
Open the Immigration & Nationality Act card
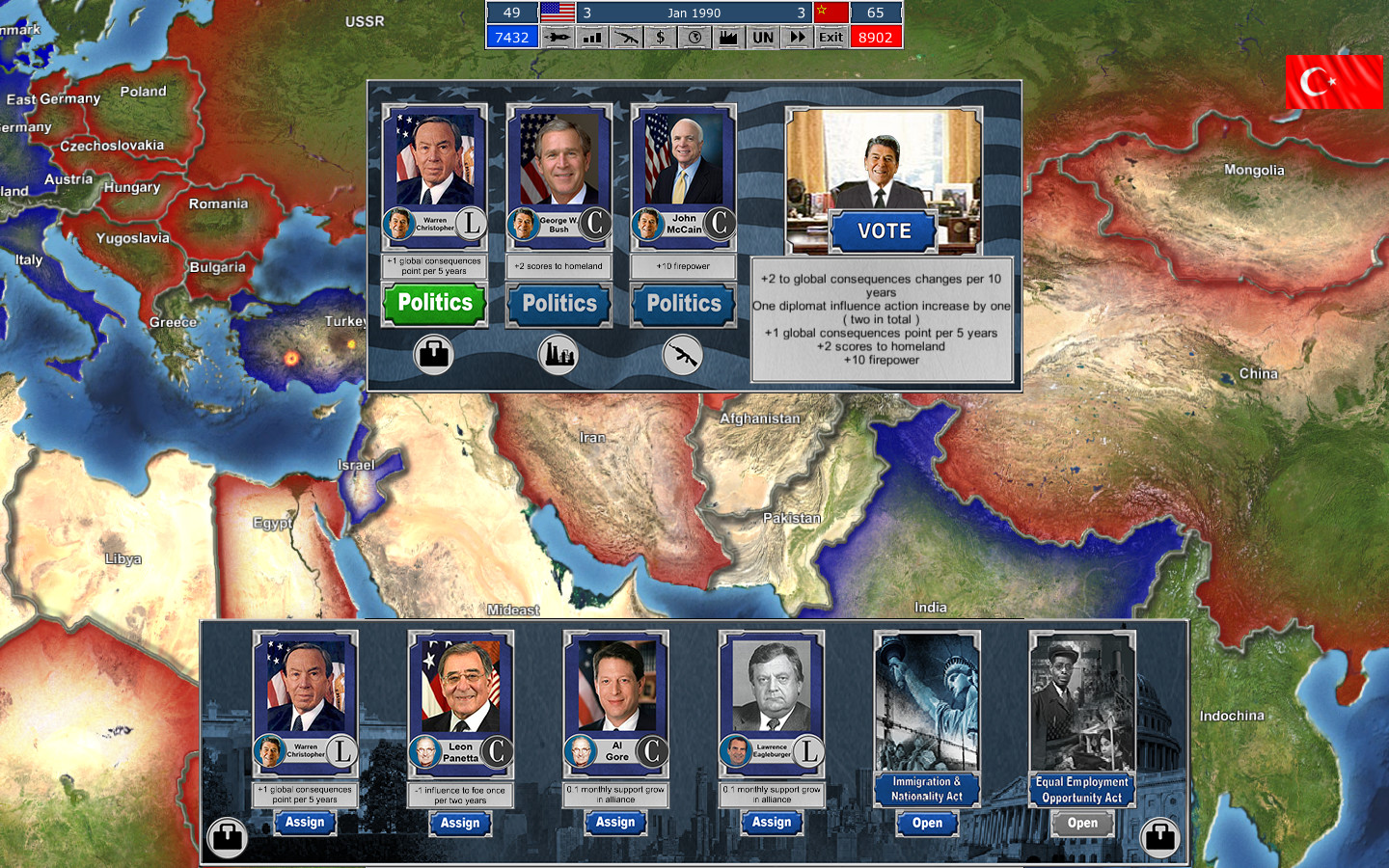pos(926,824)
